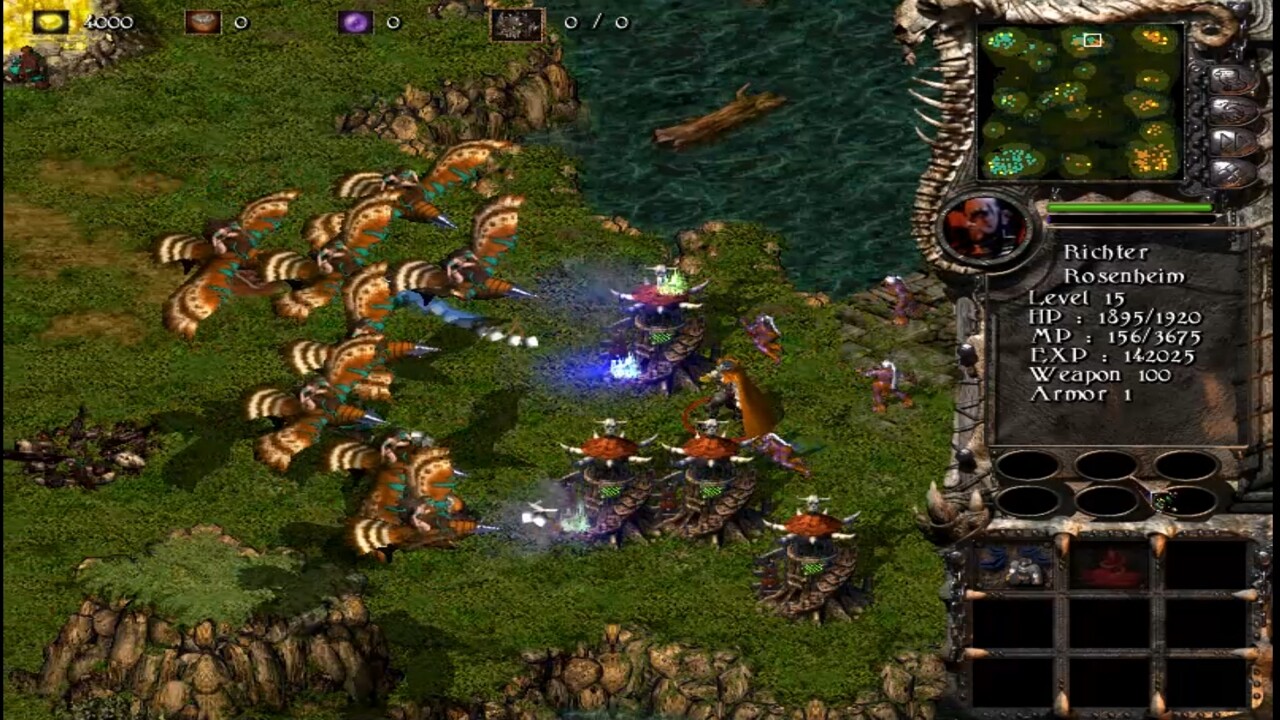The width and height of the screenshot is (1280, 720).
Task: Select the purple mana crystal icon
Action: (355, 20)
